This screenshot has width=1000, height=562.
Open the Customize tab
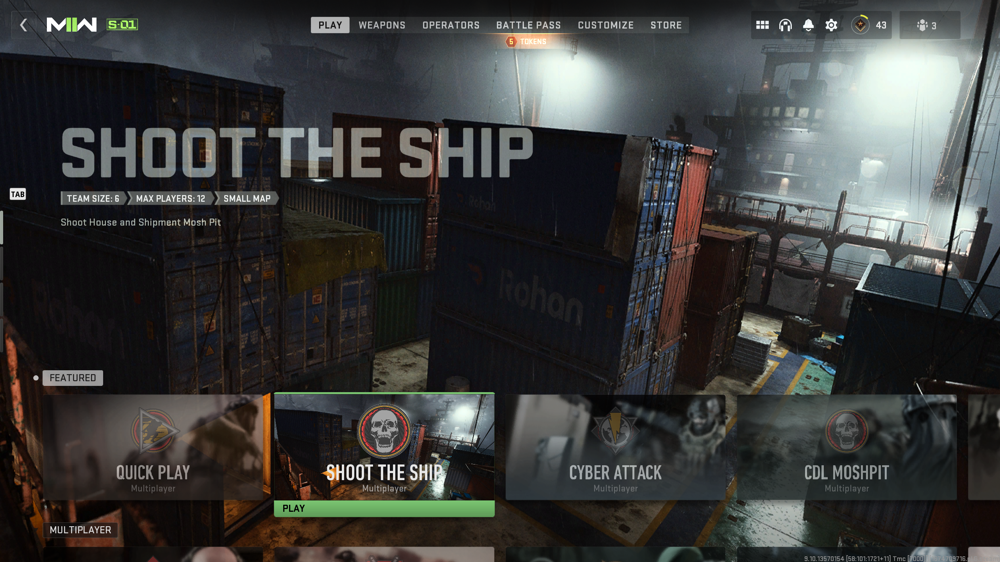pyautogui.click(x=605, y=25)
